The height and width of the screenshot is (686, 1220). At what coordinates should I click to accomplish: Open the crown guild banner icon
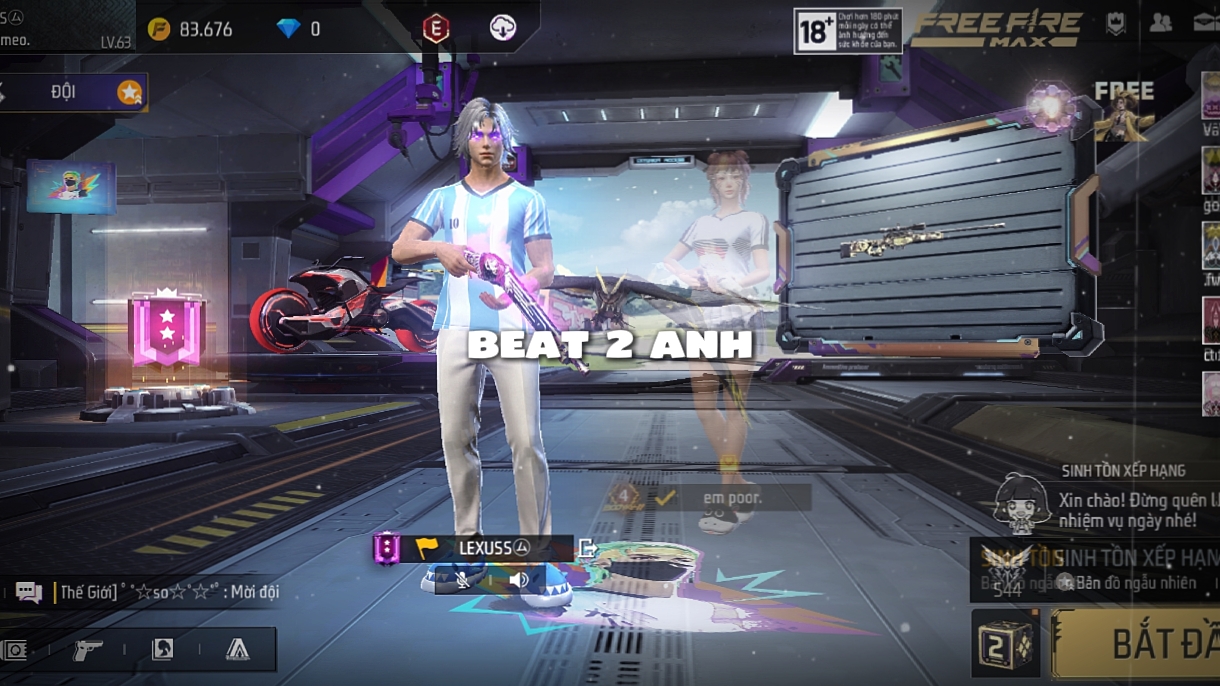[x=1115, y=24]
